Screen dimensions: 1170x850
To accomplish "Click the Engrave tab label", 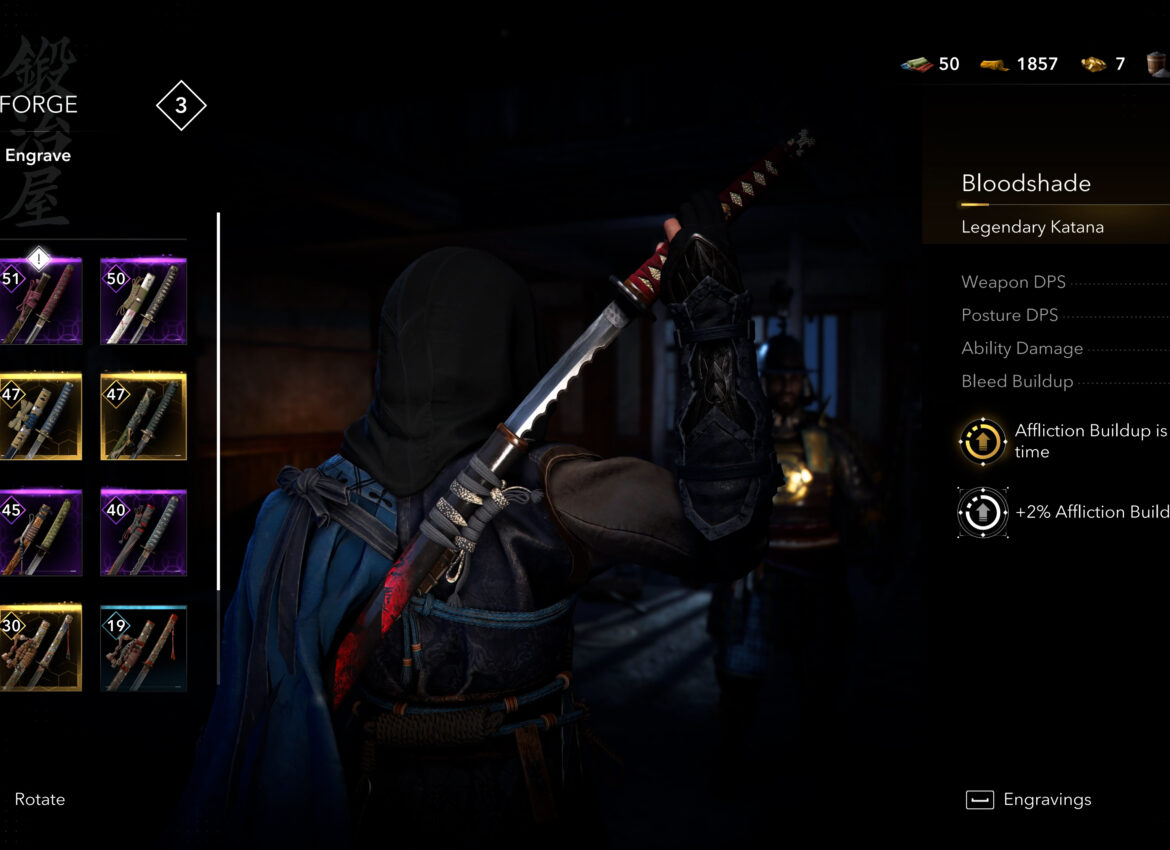I will click(38, 156).
